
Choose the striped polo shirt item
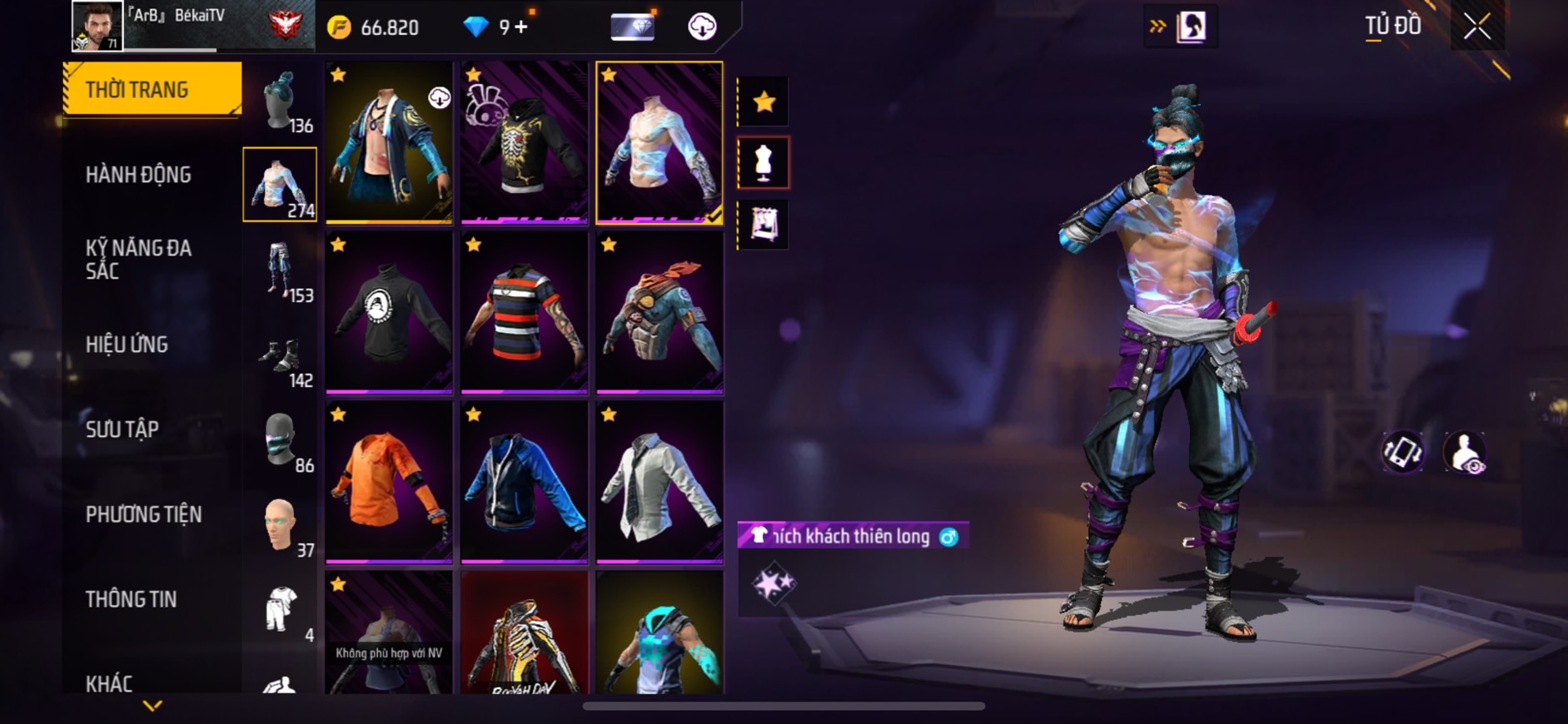pyautogui.click(x=524, y=311)
